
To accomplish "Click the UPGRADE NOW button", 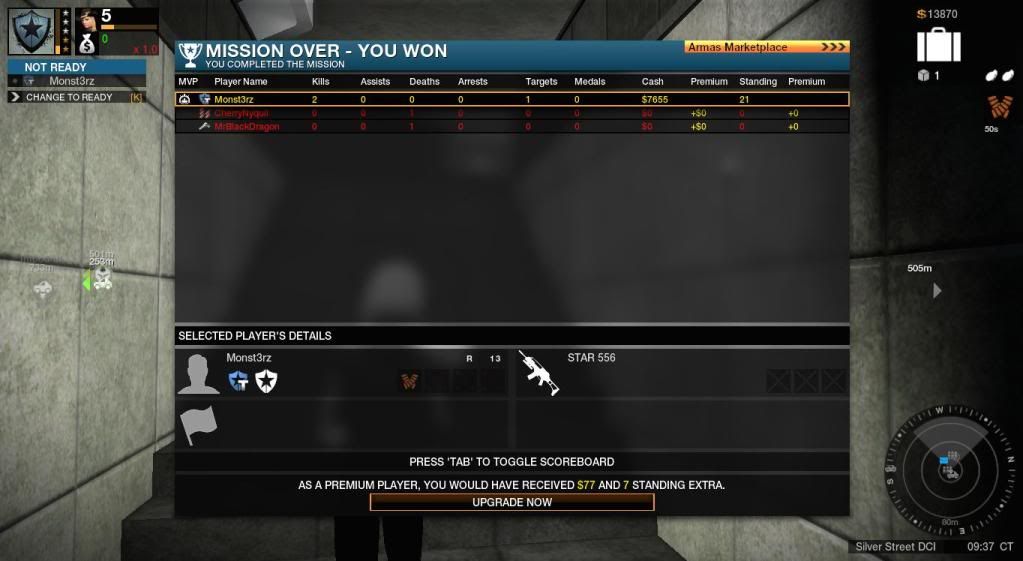I will click(512, 502).
